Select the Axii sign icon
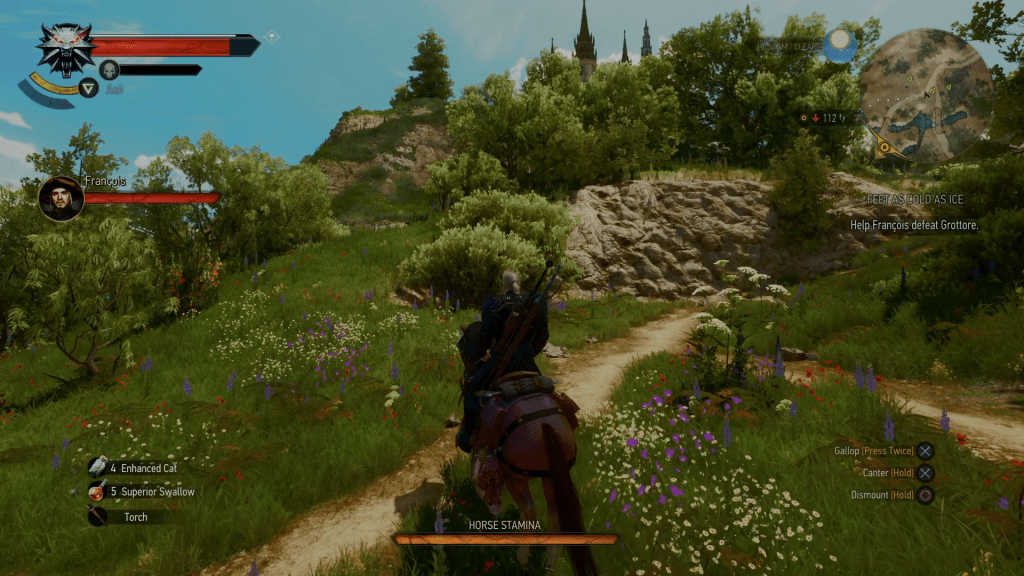The width and height of the screenshot is (1024, 576). (89, 88)
